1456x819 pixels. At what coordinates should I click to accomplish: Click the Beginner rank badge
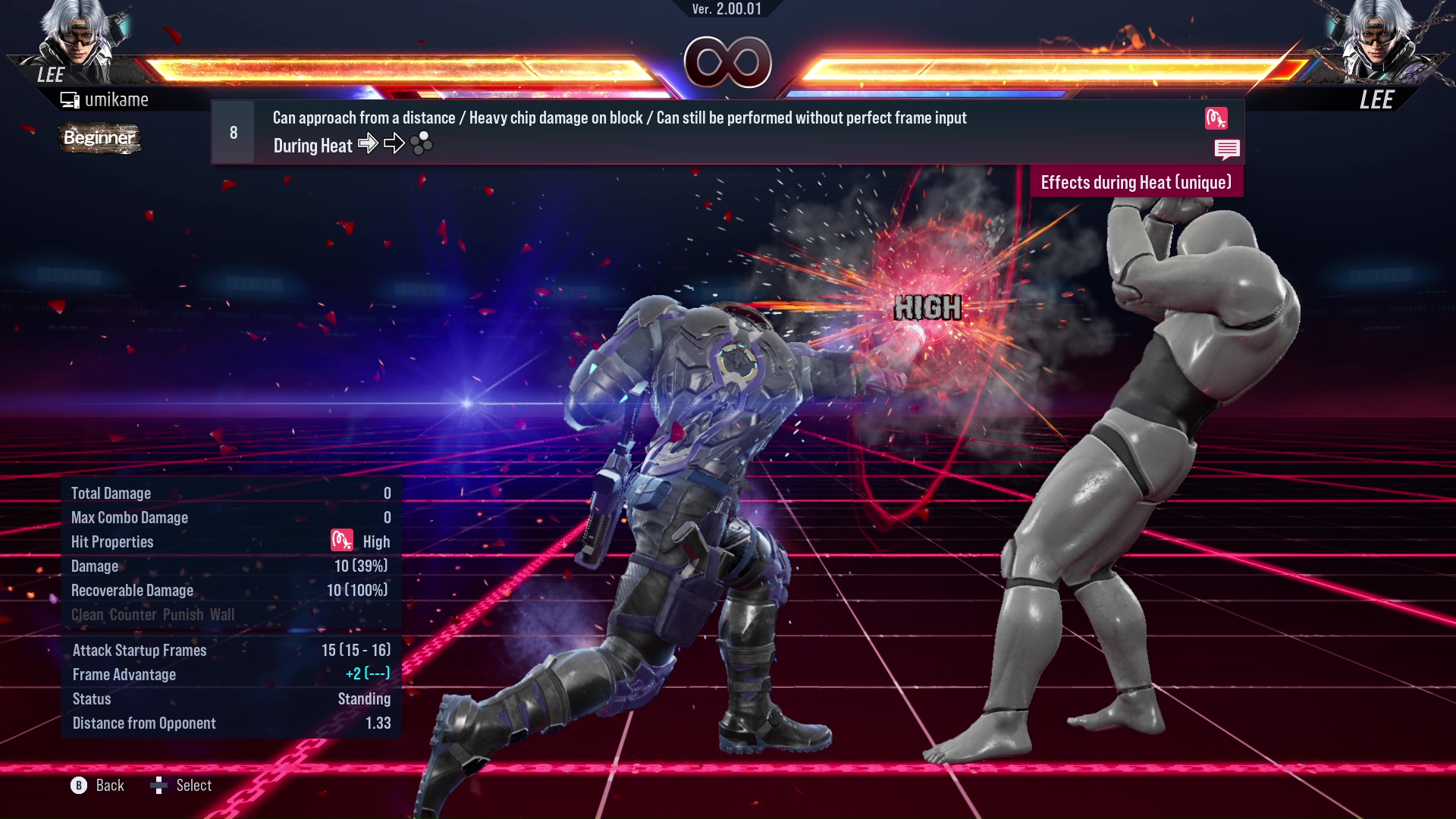pos(99,139)
